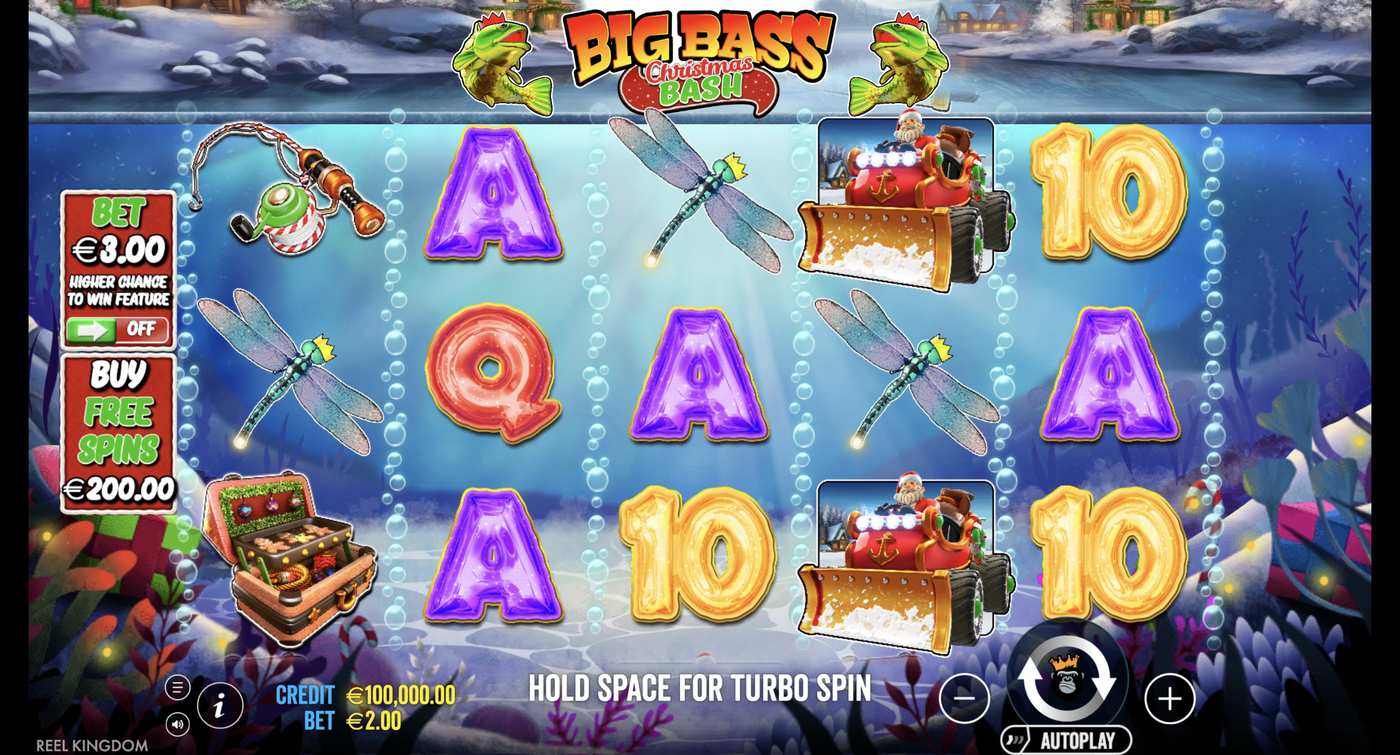Viewport: 1400px width, 755px height.
Task: Click the Big Bass Christmas Bash logo
Action: [x=697, y=52]
